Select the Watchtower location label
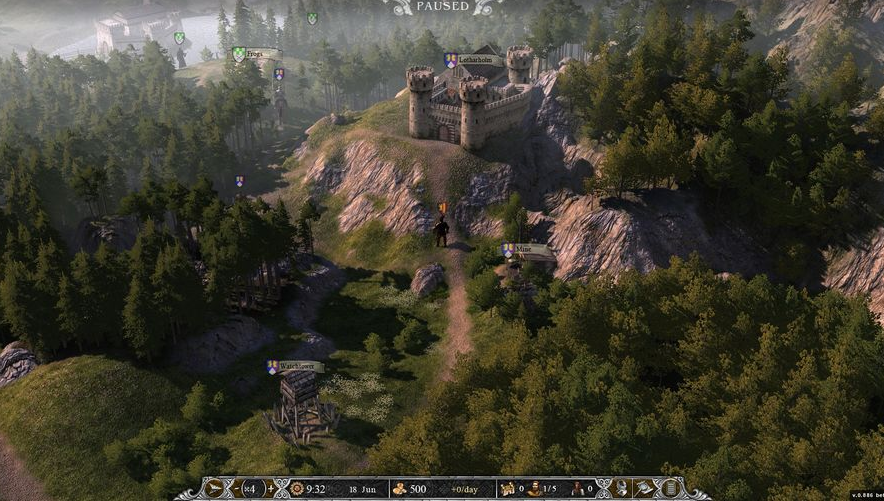This screenshot has width=884, height=501. click(296, 367)
